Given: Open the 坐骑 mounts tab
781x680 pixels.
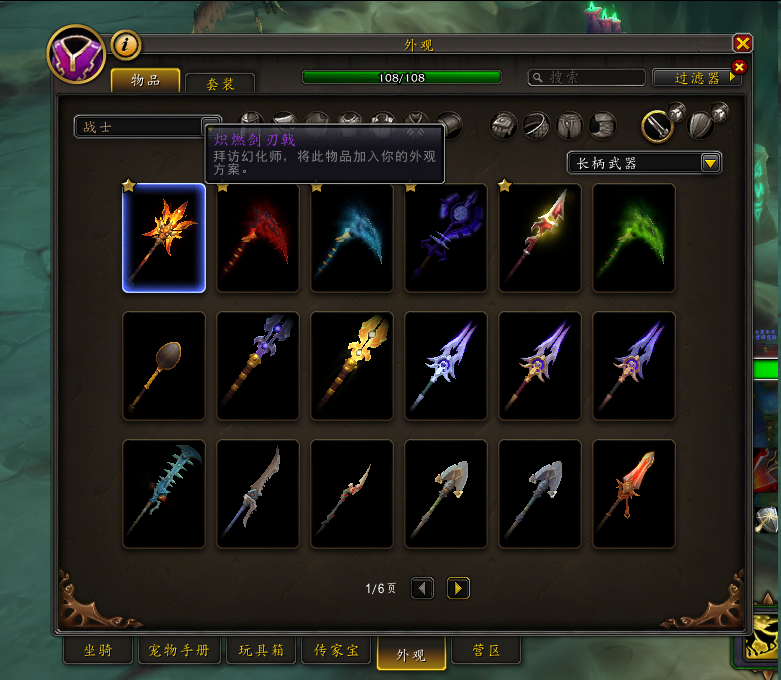Looking at the screenshot, I should pyautogui.click(x=98, y=651).
